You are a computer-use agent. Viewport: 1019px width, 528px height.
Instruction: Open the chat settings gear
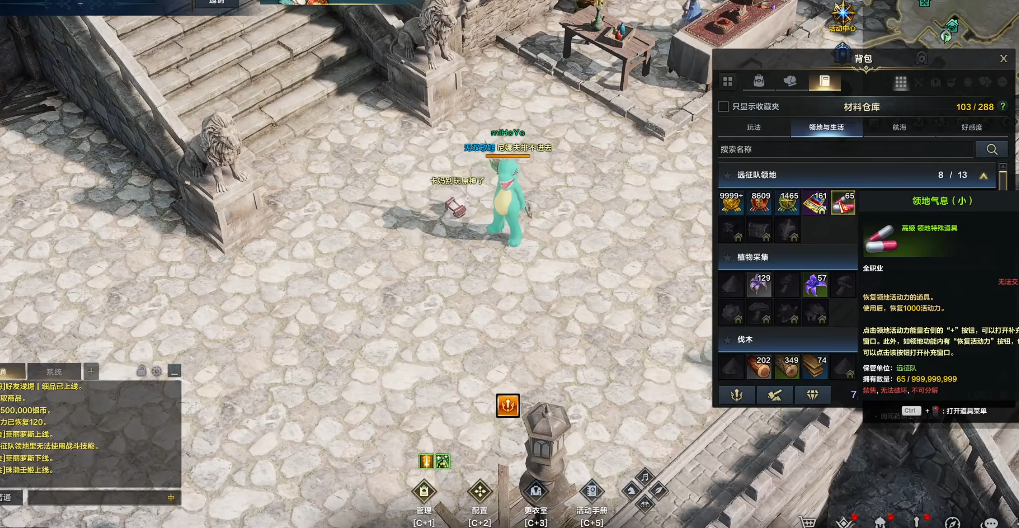(x=157, y=371)
